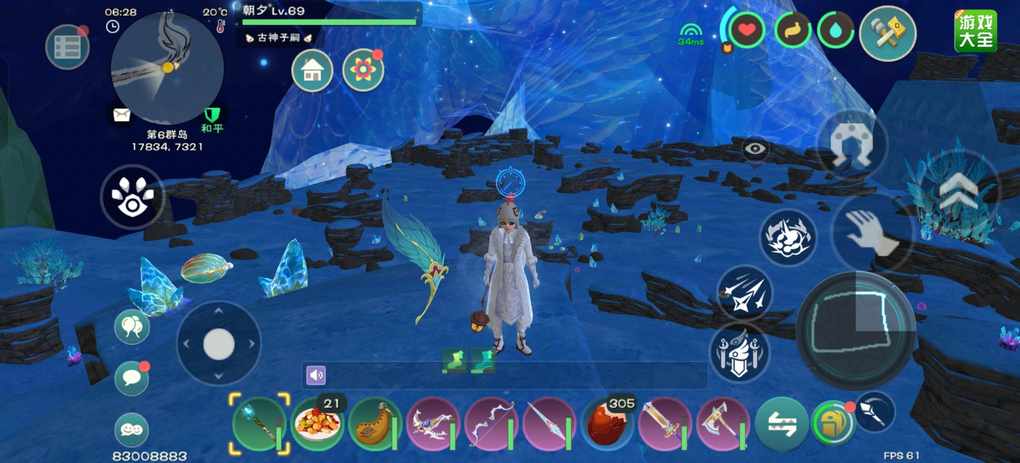
Task: Open the flower icon with red notification
Action: (362, 70)
